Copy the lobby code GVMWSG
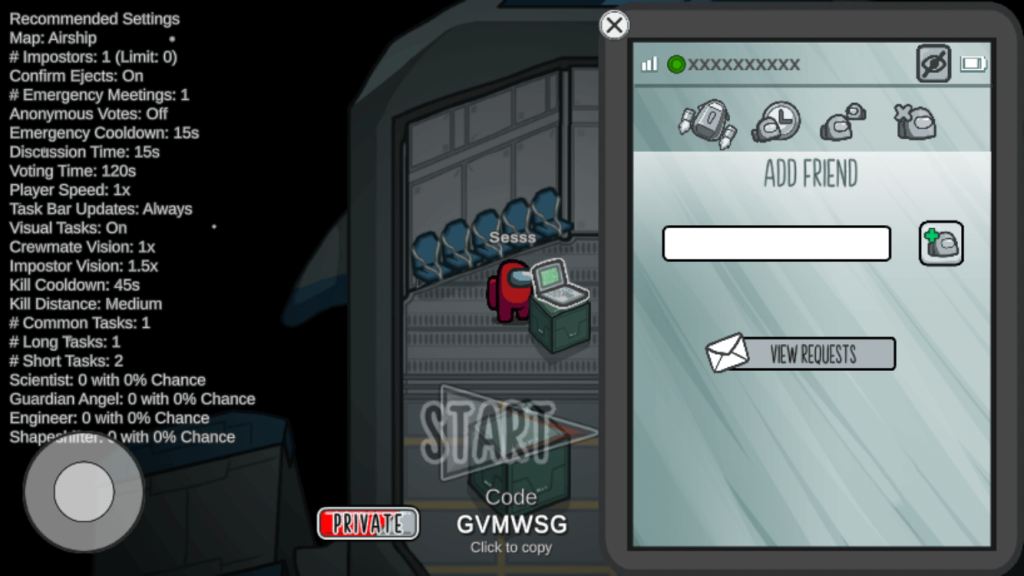 pos(511,524)
